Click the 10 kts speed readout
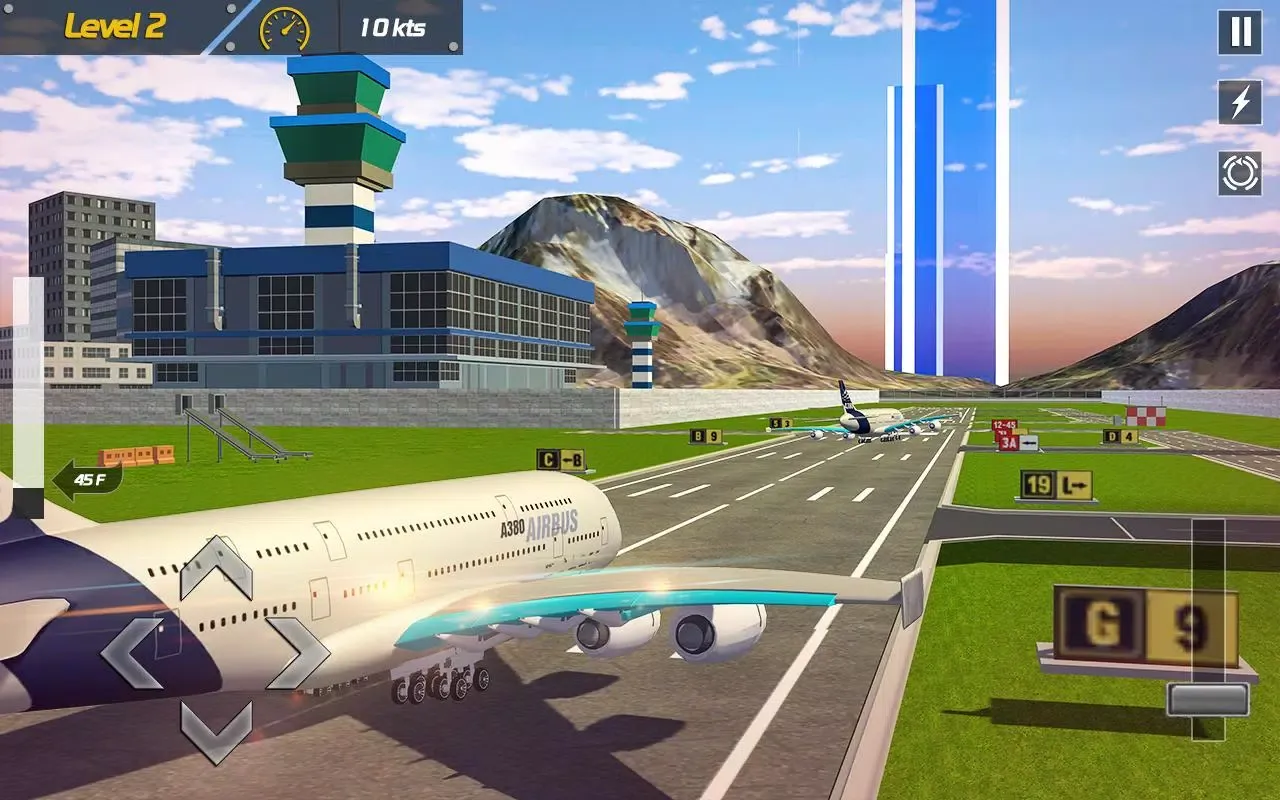 tap(392, 28)
